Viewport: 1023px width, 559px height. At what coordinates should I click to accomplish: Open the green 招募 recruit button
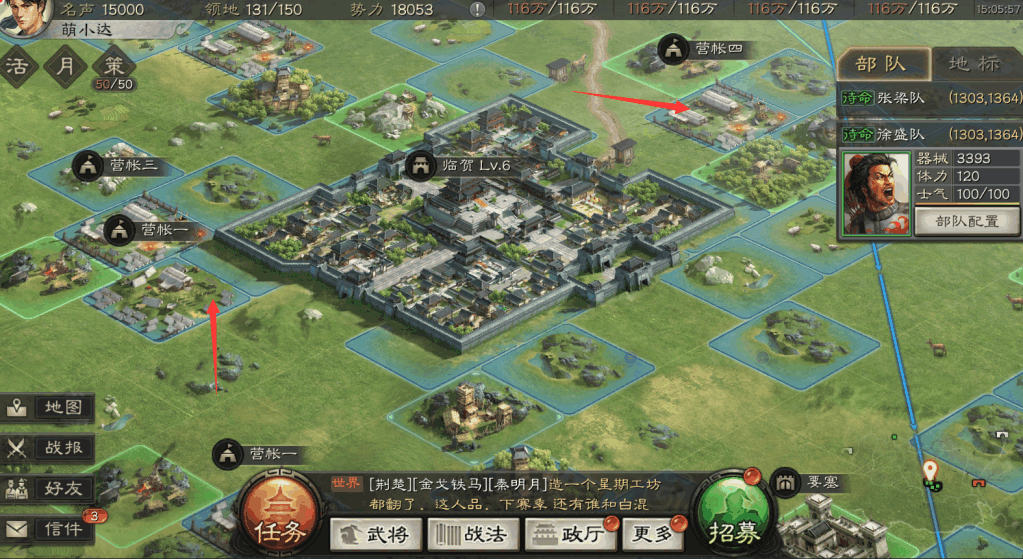pyautogui.click(x=733, y=520)
